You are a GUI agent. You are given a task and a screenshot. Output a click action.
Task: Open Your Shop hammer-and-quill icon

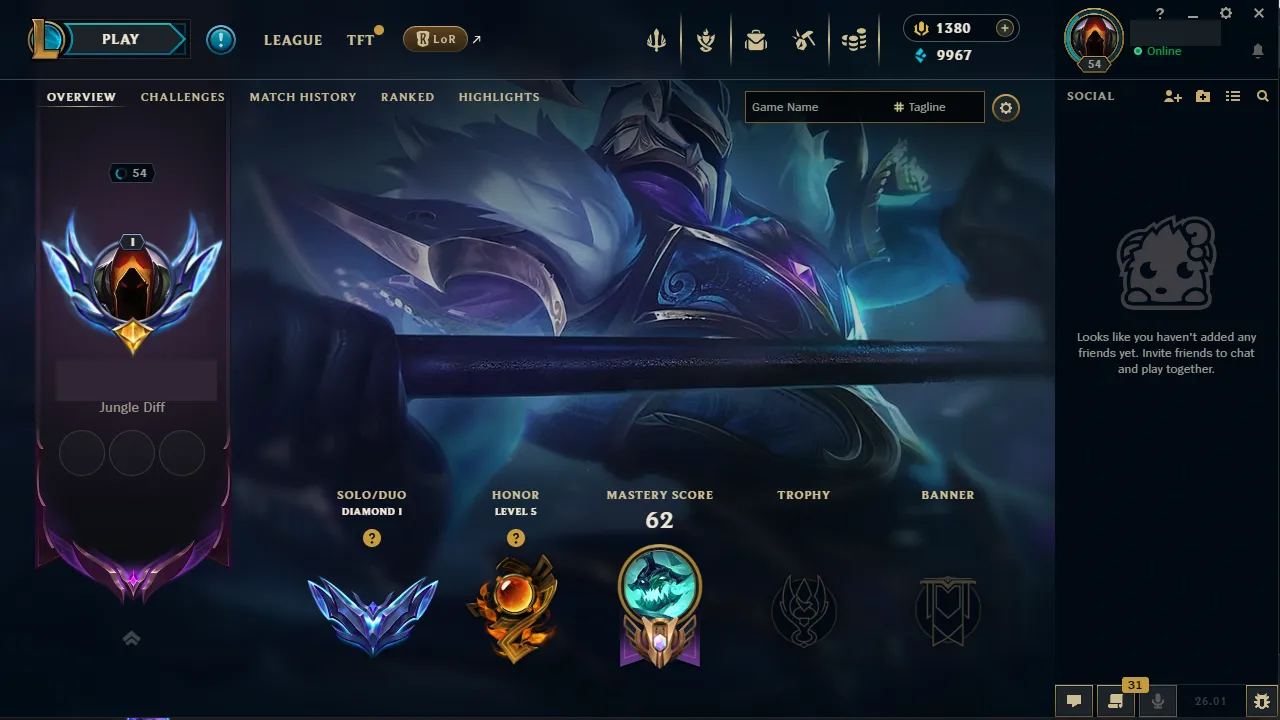click(805, 40)
